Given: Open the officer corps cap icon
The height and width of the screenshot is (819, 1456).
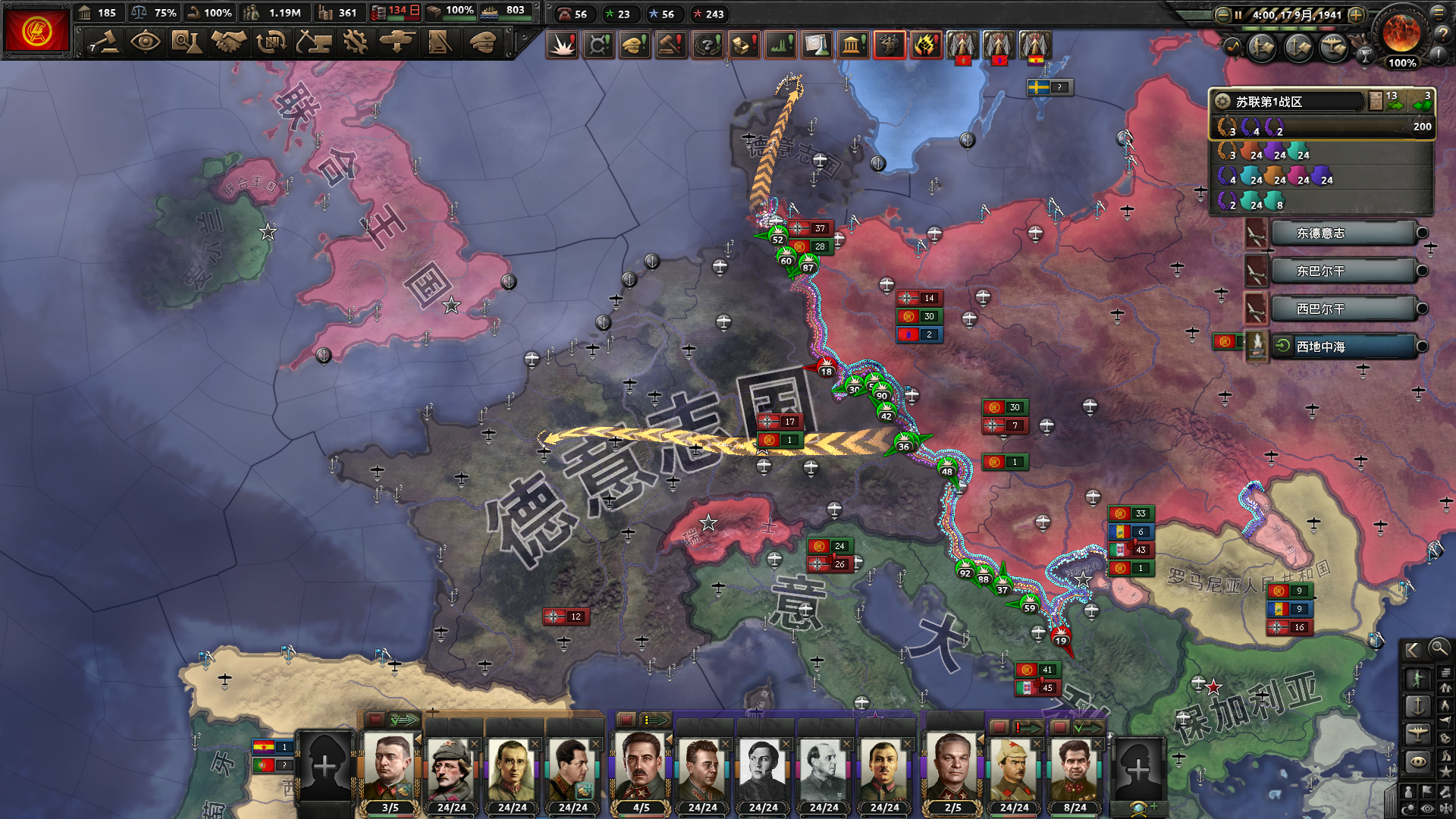Looking at the screenshot, I should (x=482, y=42).
